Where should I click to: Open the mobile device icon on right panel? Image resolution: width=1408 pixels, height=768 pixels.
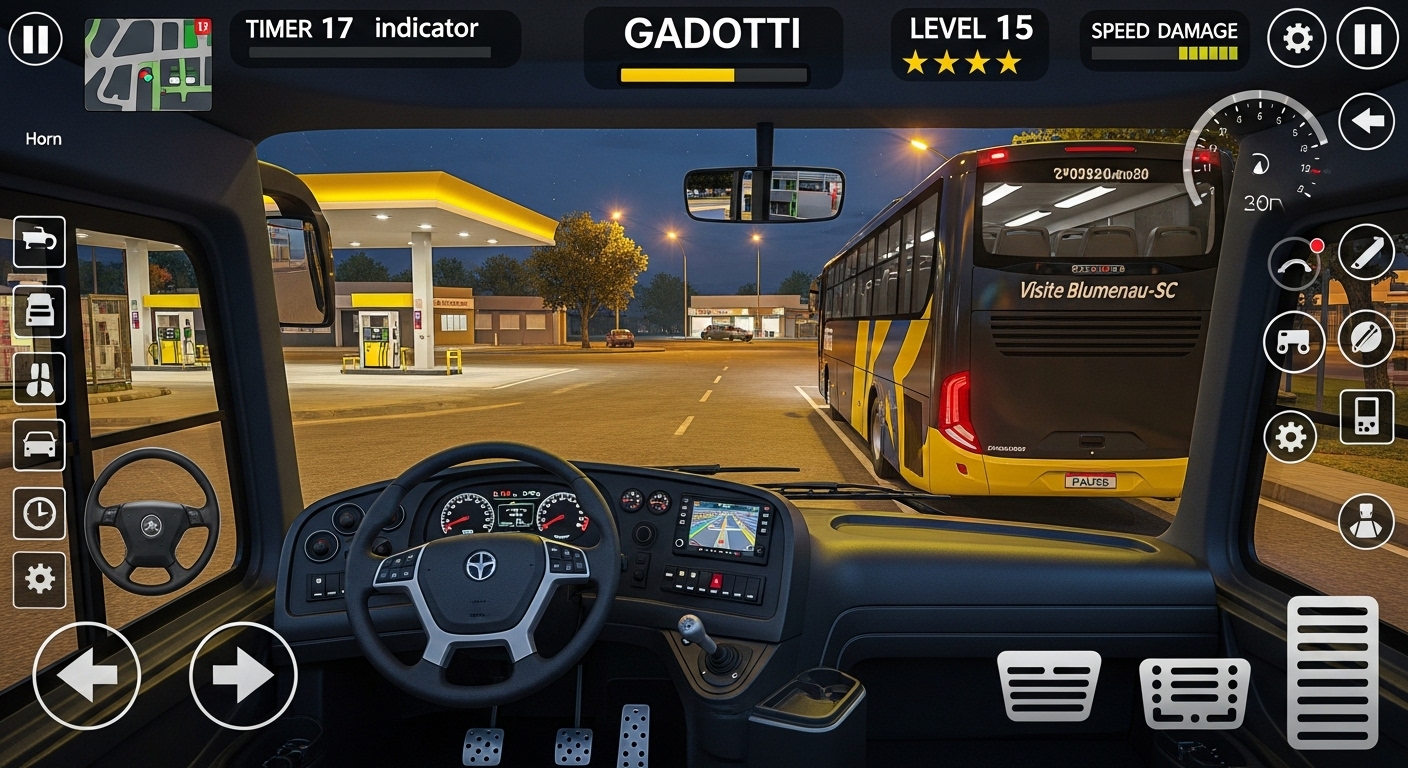[x=1365, y=417]
